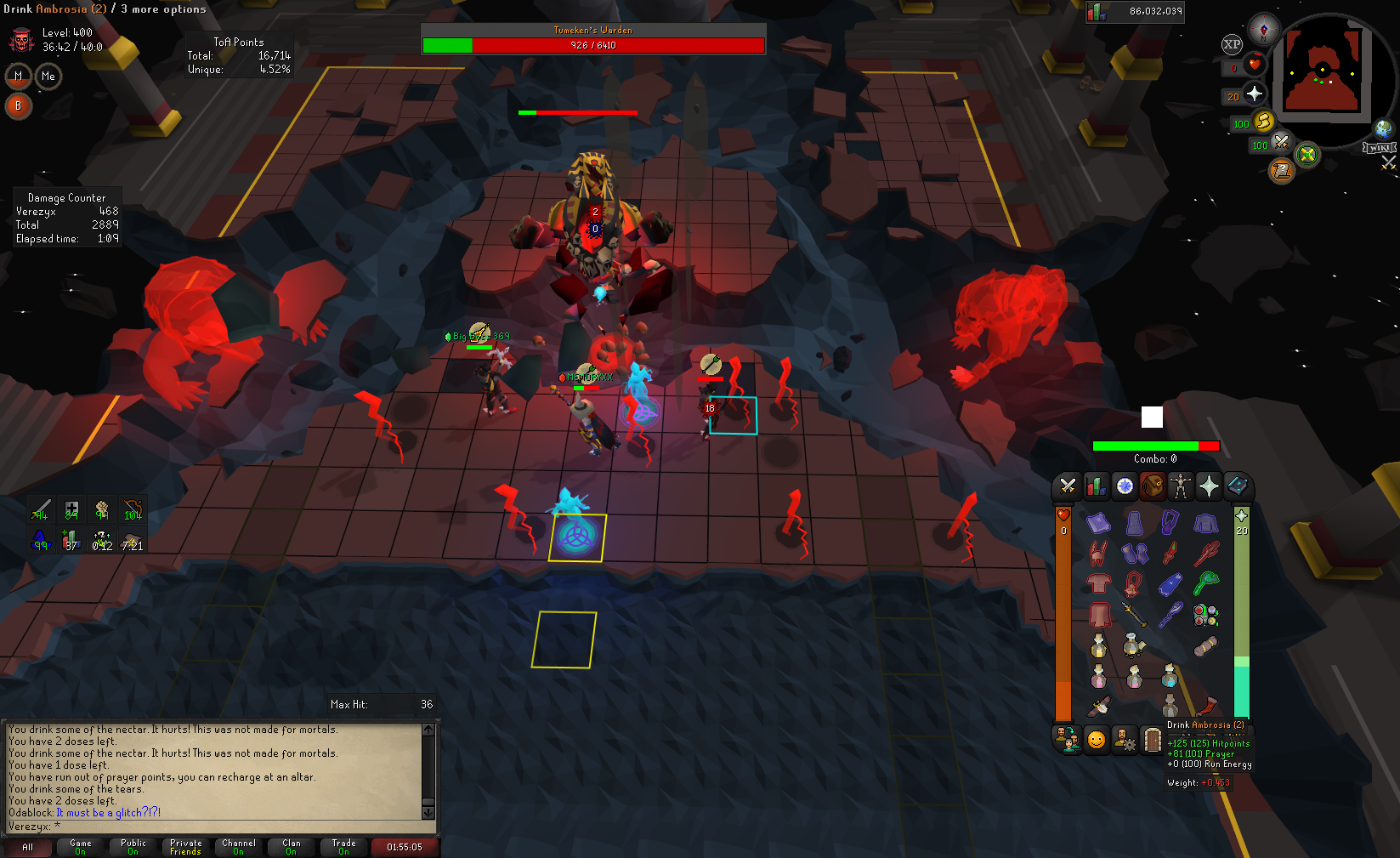The height and width of the screenshot is (858, 1400).
Task: Change the Private chat filter
Action: tap(186, 847)
